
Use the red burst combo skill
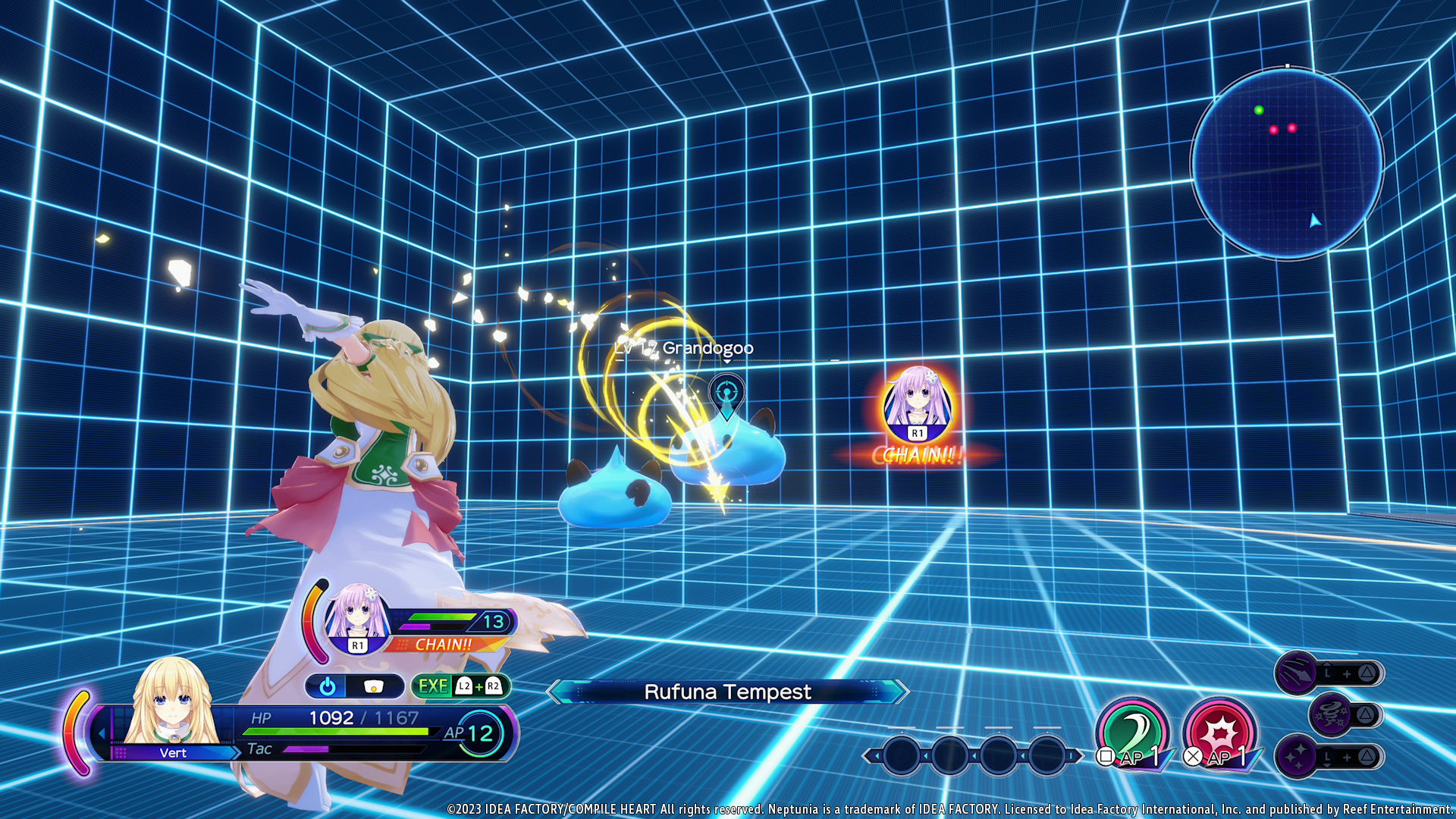pos(1219,732)
